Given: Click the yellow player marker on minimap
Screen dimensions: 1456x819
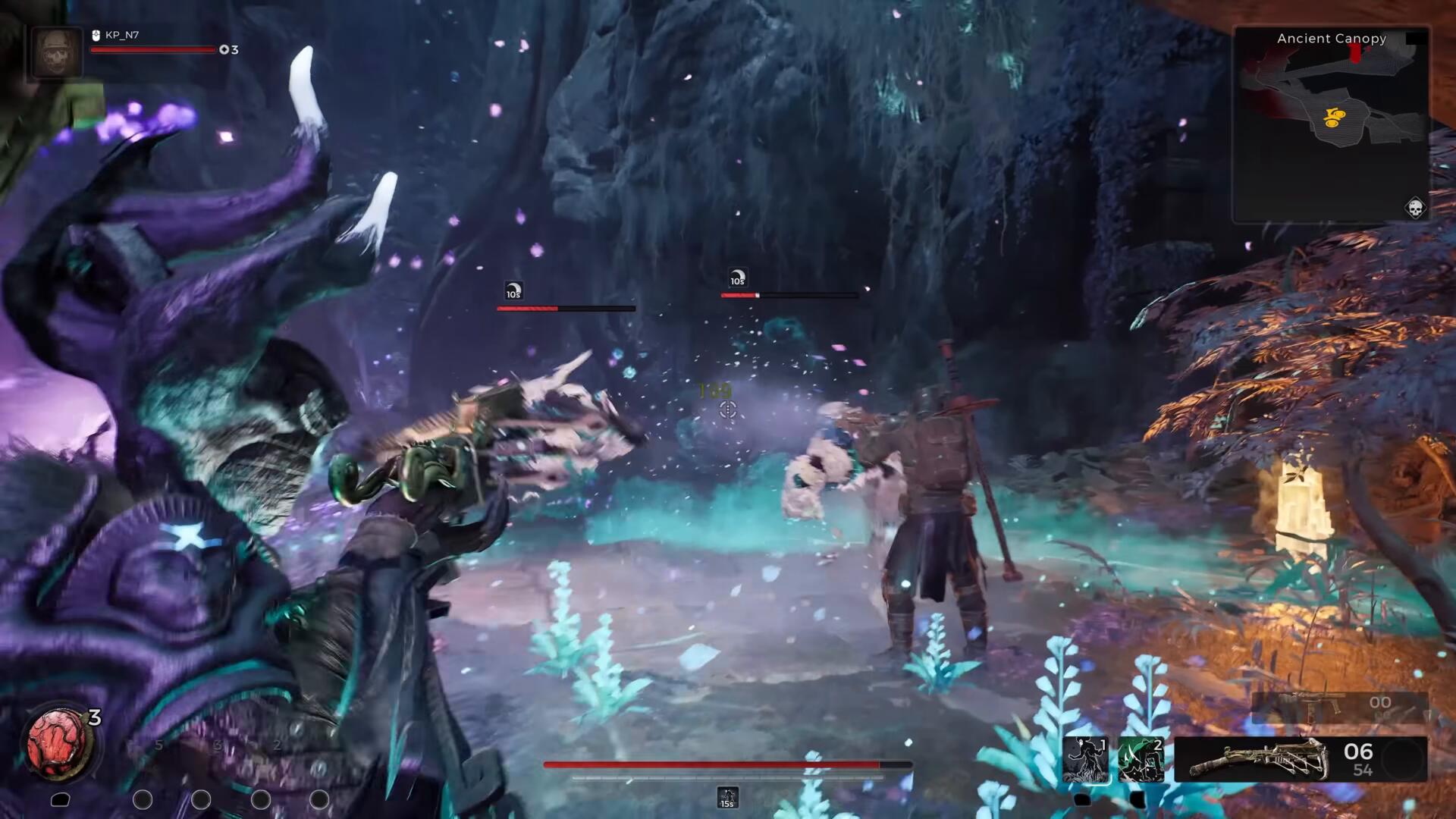Looking at the screenshot, I should pos(1334,117).
